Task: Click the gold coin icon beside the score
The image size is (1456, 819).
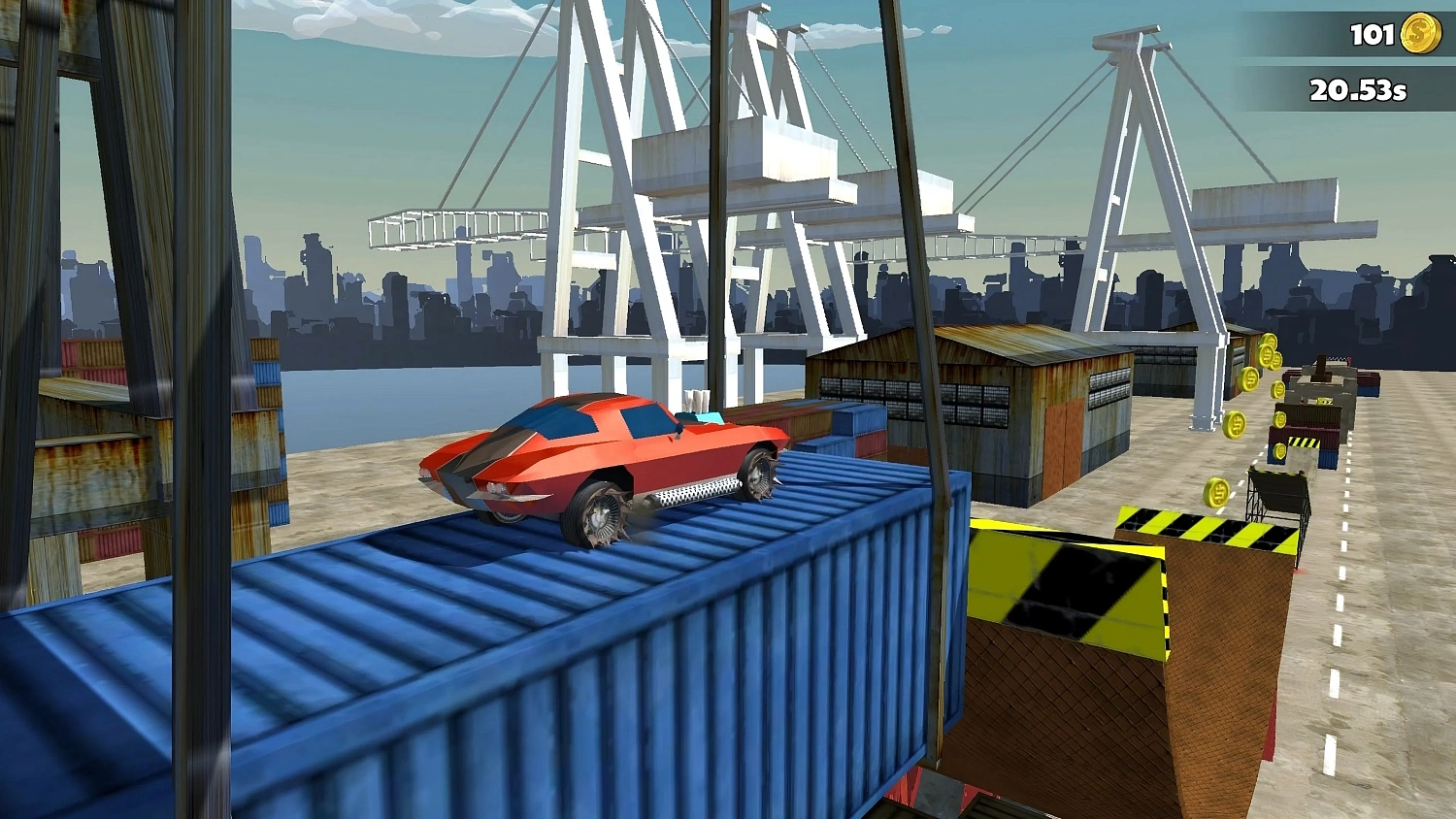Action: click(1415, 35)
